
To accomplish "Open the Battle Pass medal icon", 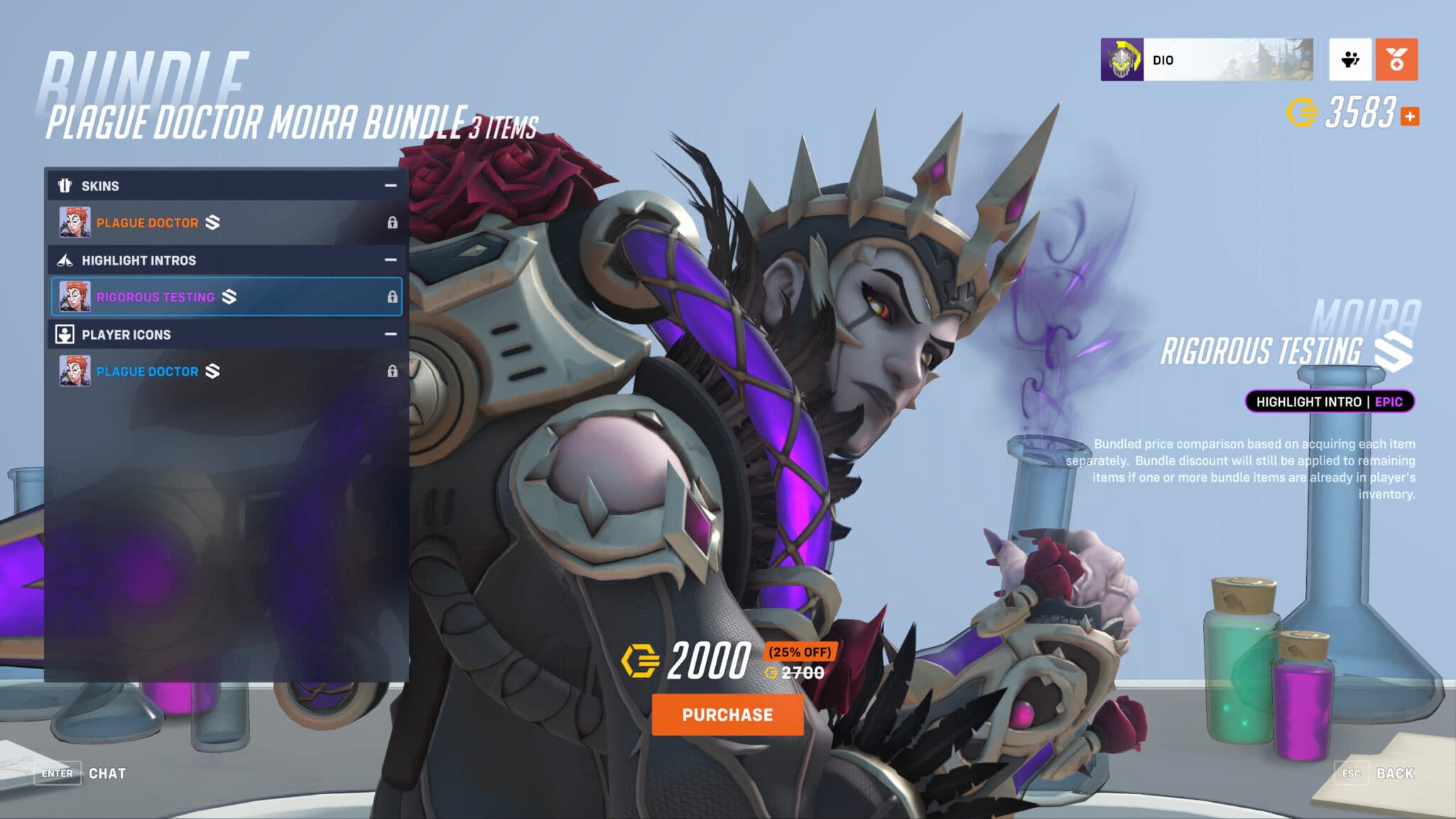I will 1396,61.
